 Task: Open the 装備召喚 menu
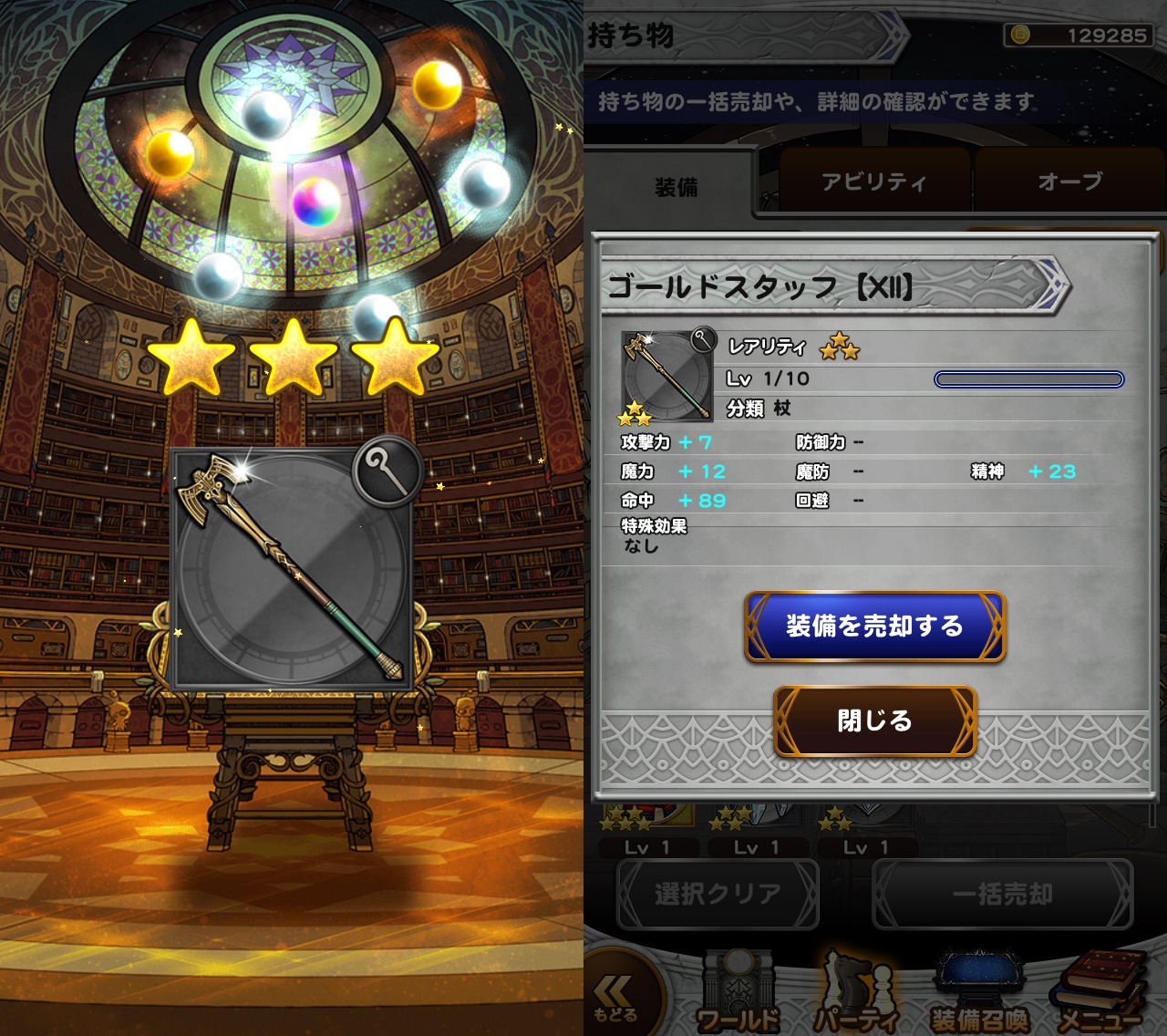pos(978,996)
